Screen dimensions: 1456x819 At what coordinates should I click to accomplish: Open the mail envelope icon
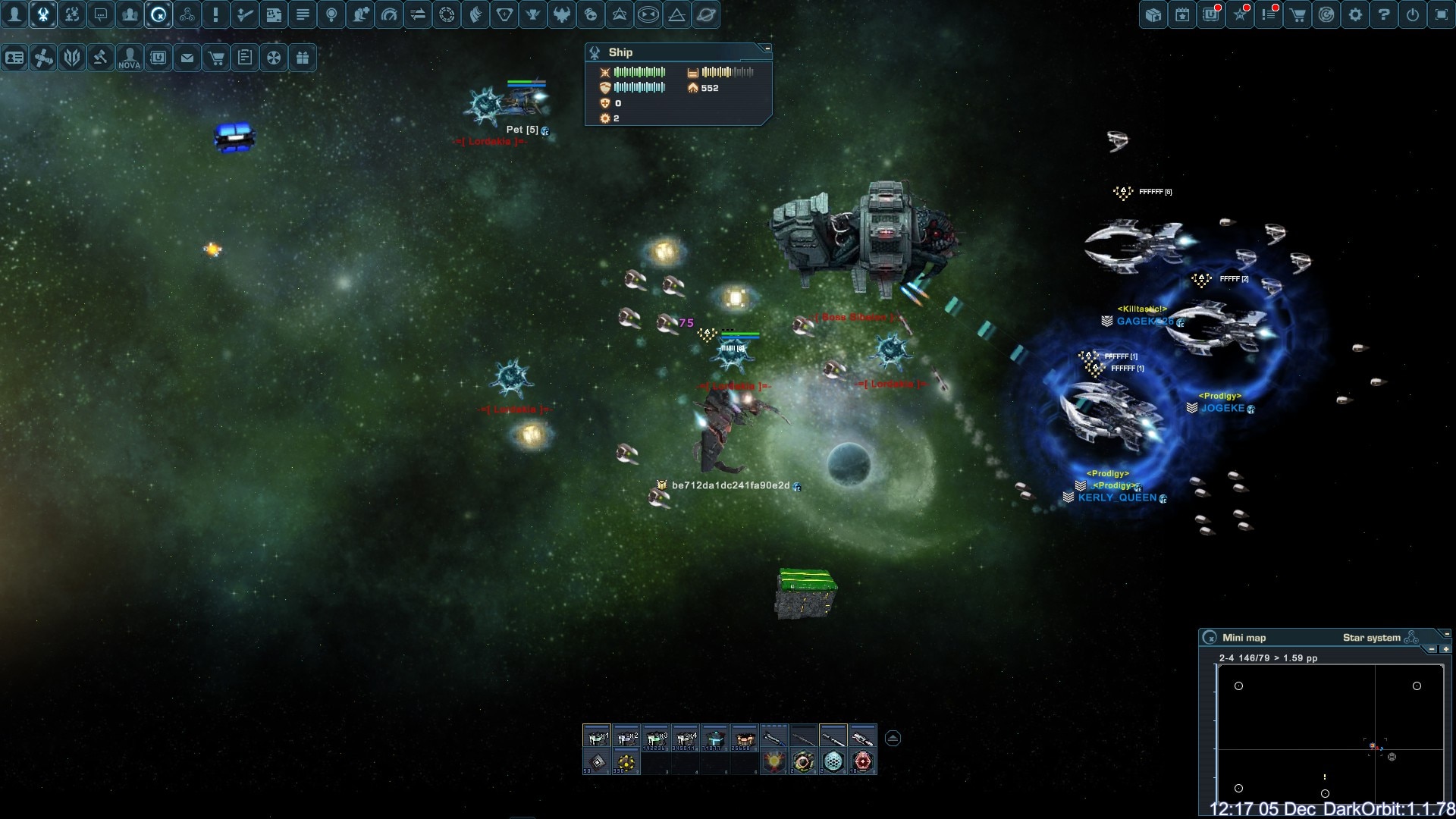click(187, 58)
